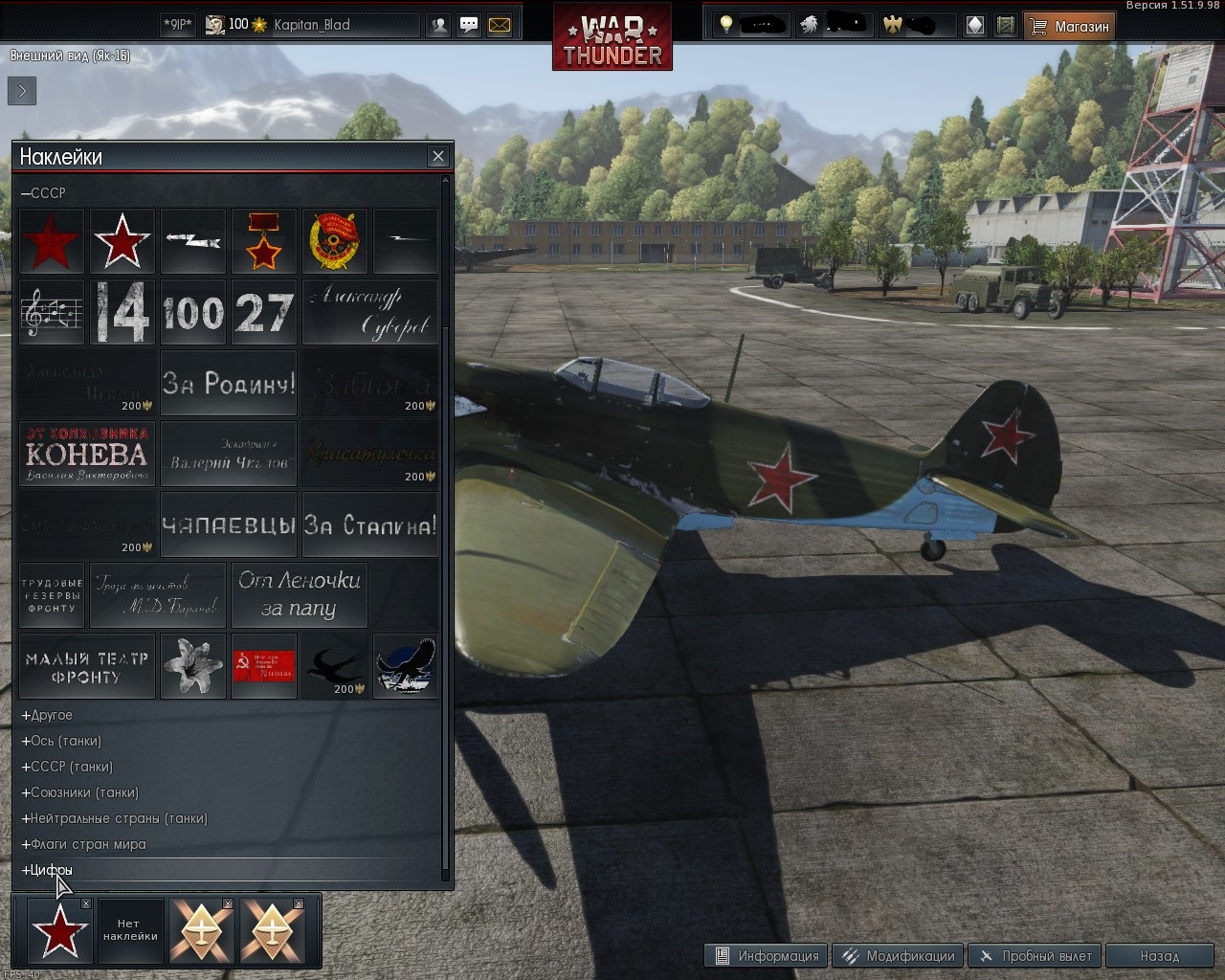Expand the Другое decal category
Screen dimensions: 1225x980
tap(48, 715)
